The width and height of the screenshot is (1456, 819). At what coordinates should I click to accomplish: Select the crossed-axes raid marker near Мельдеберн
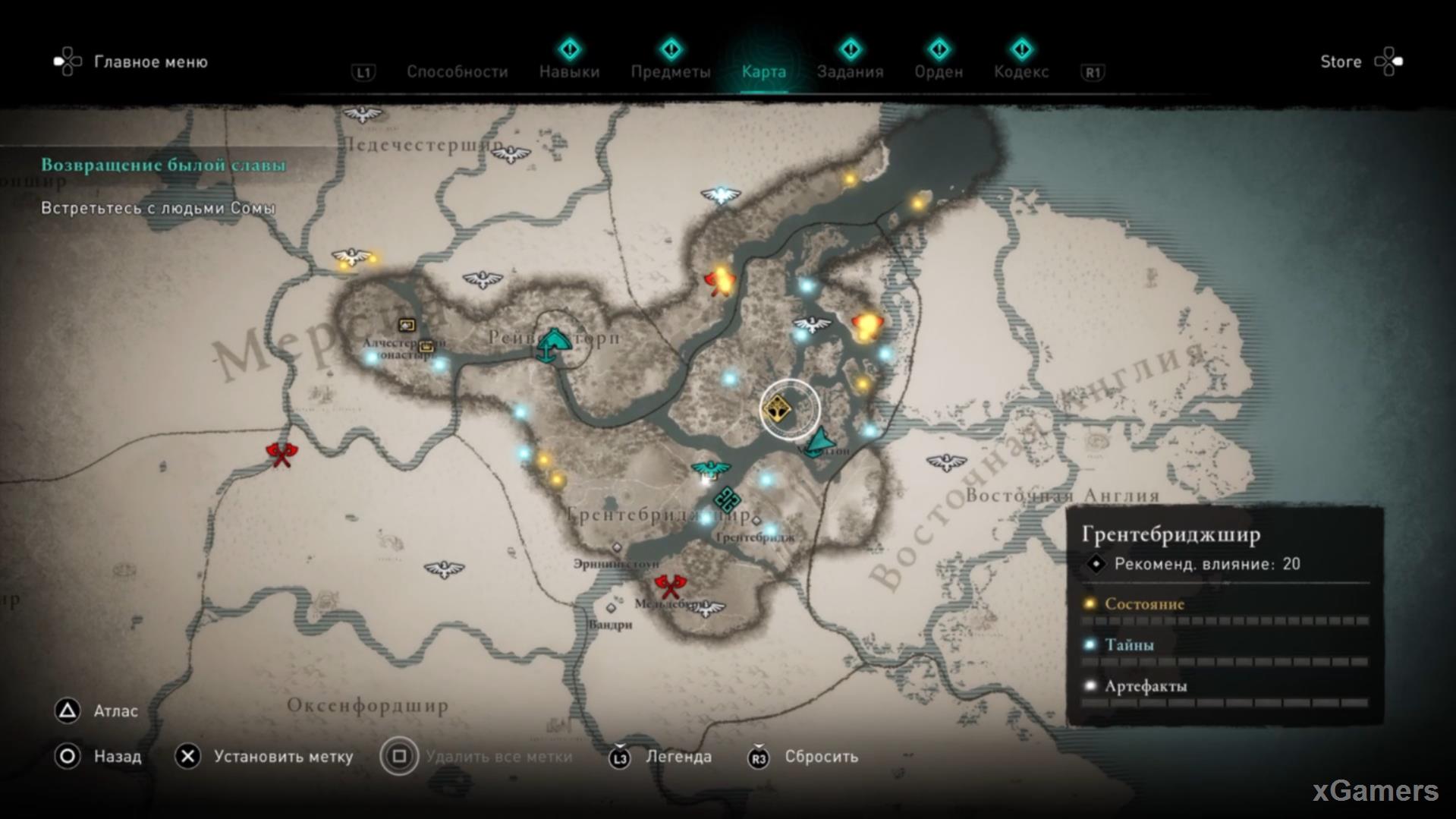[670, 586]
